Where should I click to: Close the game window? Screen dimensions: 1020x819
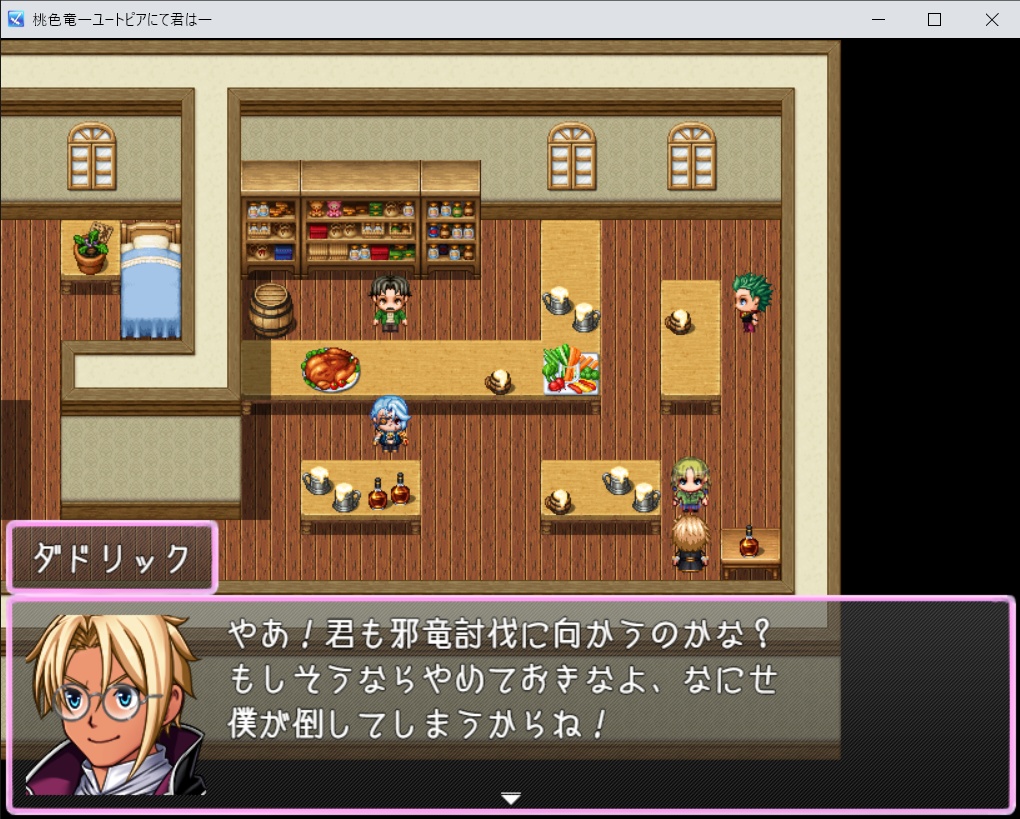click(x=991, y=19)
